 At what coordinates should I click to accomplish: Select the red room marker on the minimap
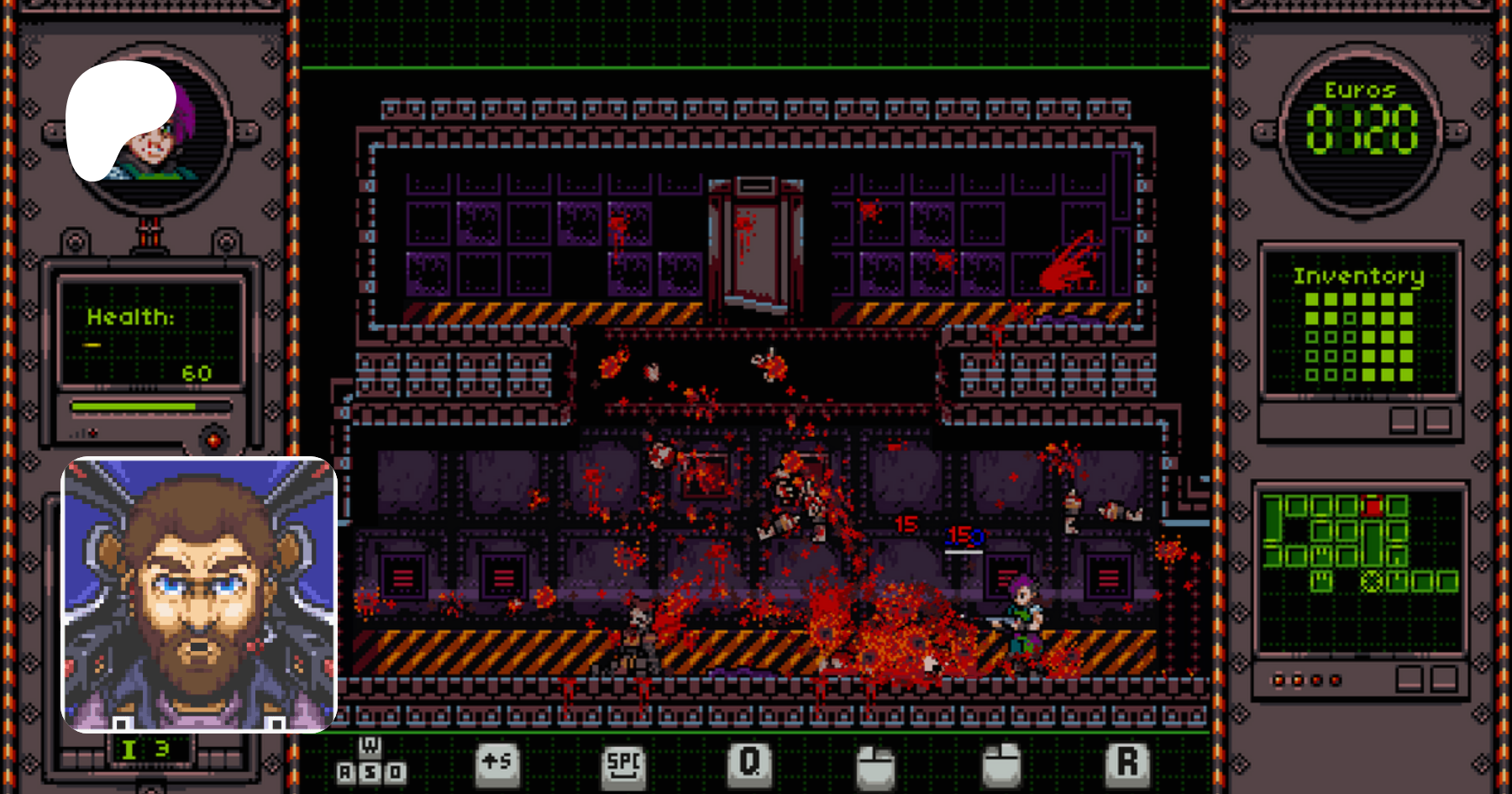1373,507
